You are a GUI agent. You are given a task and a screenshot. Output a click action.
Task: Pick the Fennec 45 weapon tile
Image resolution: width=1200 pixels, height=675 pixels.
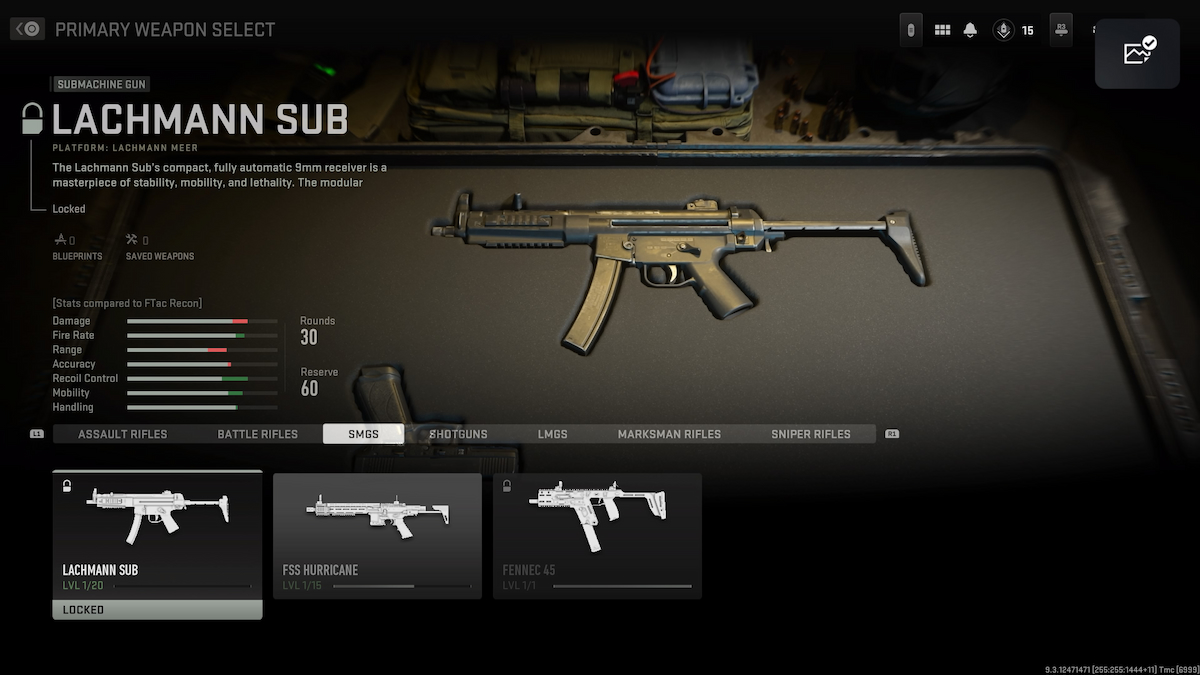(597, 535)
